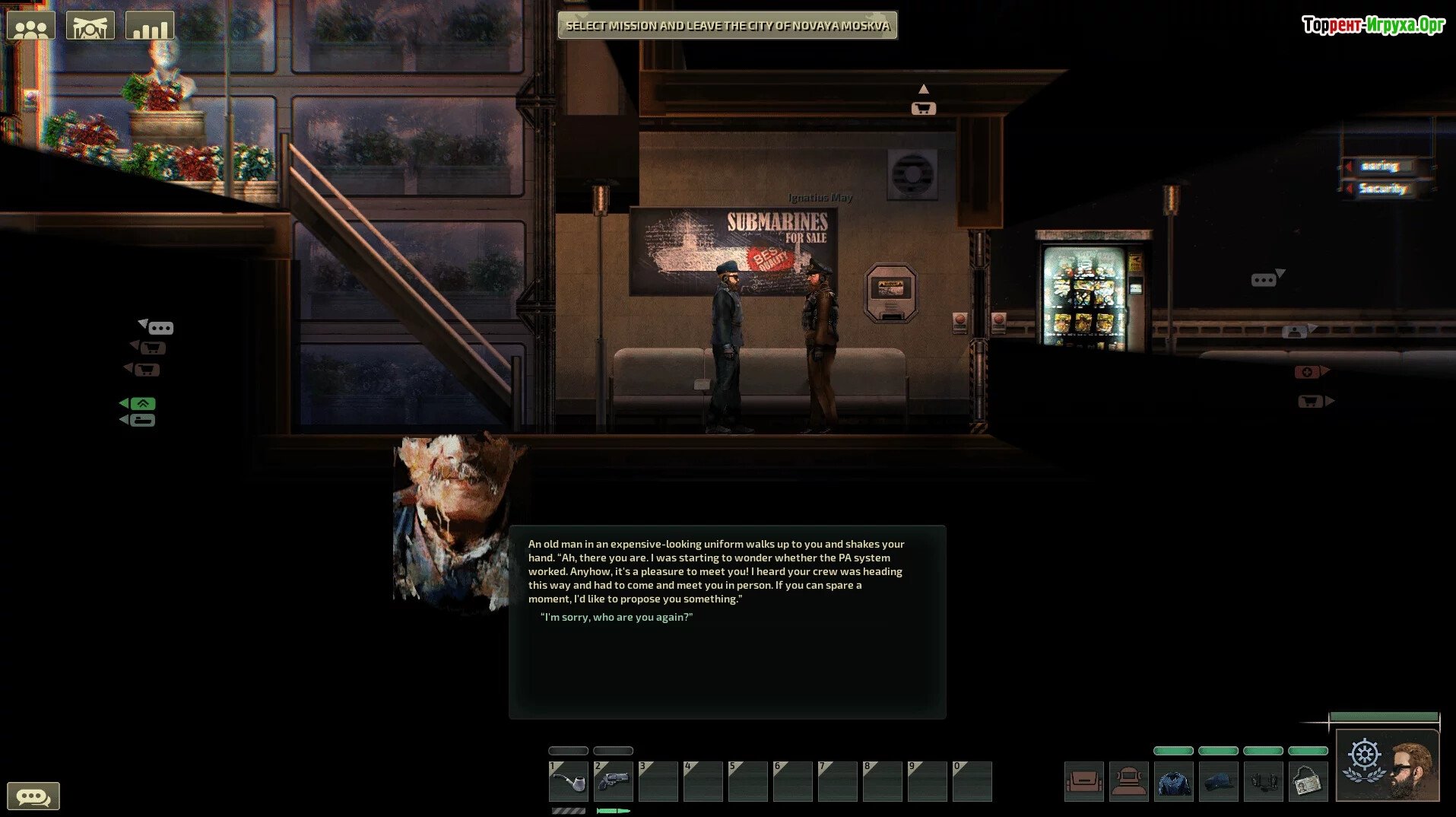Click the blue captain's cap equipment slot

coord(1219,781)
